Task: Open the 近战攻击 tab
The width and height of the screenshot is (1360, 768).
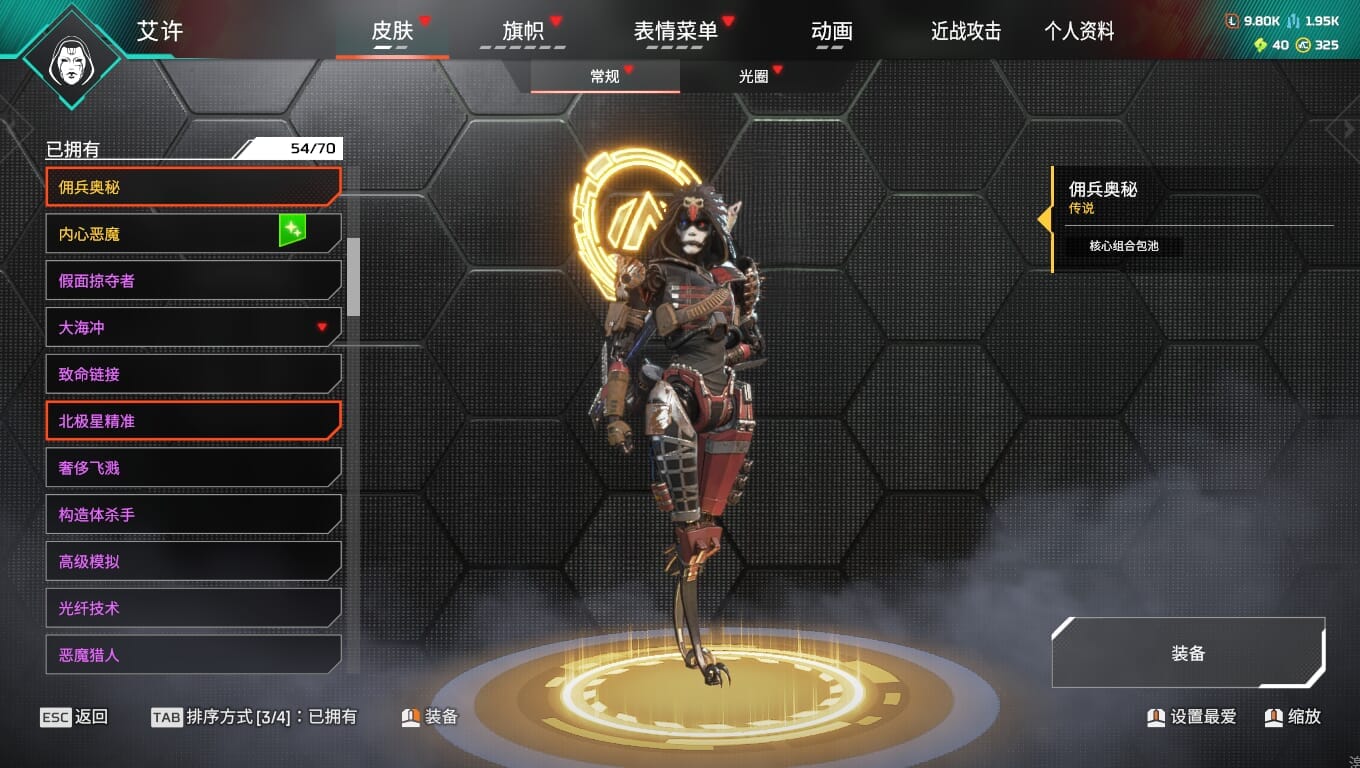Action: (966, 31)
